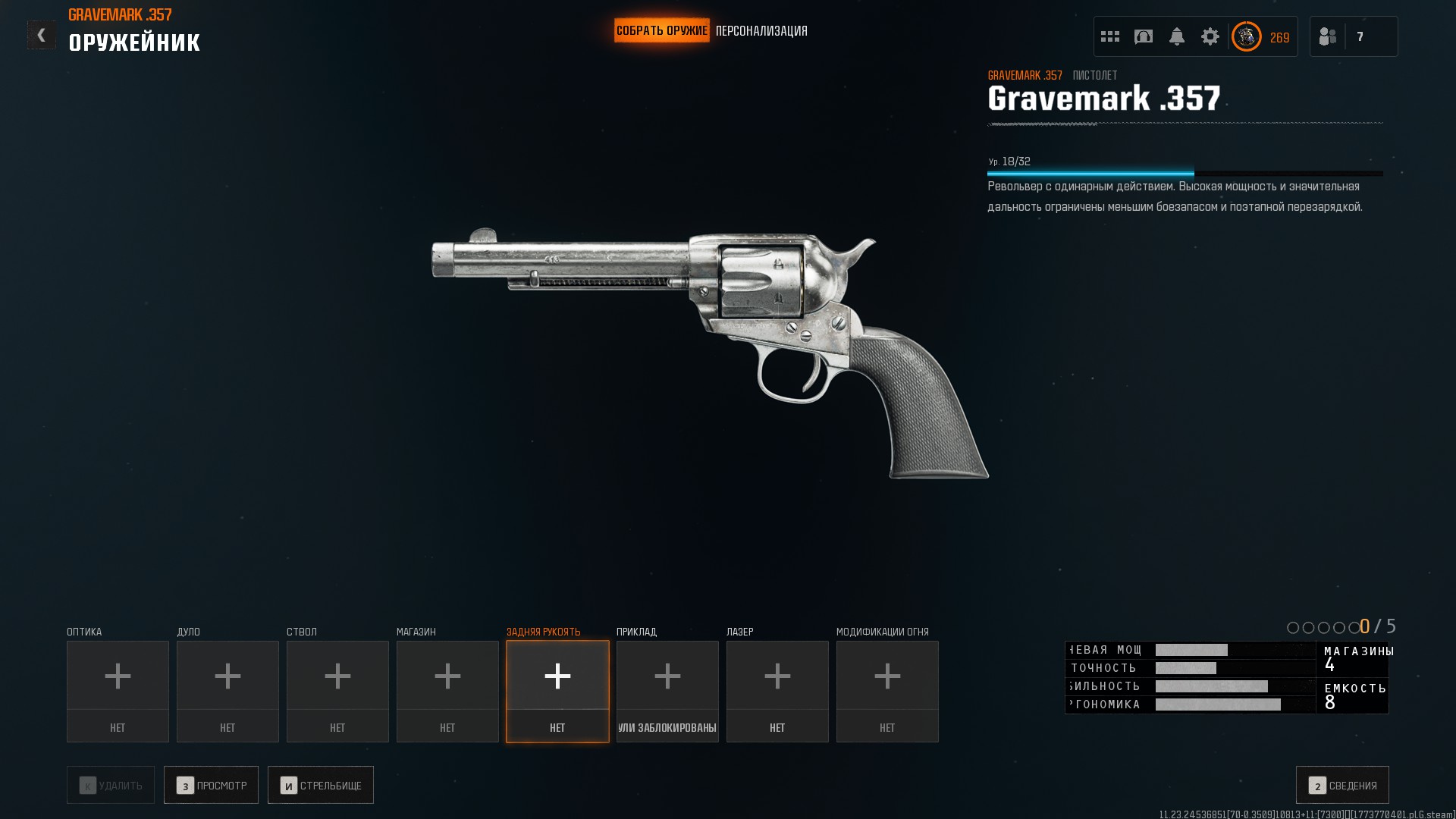Open the headset icon in top bar
Screen dimensions: 1456x819
(x=1144, y=36)
